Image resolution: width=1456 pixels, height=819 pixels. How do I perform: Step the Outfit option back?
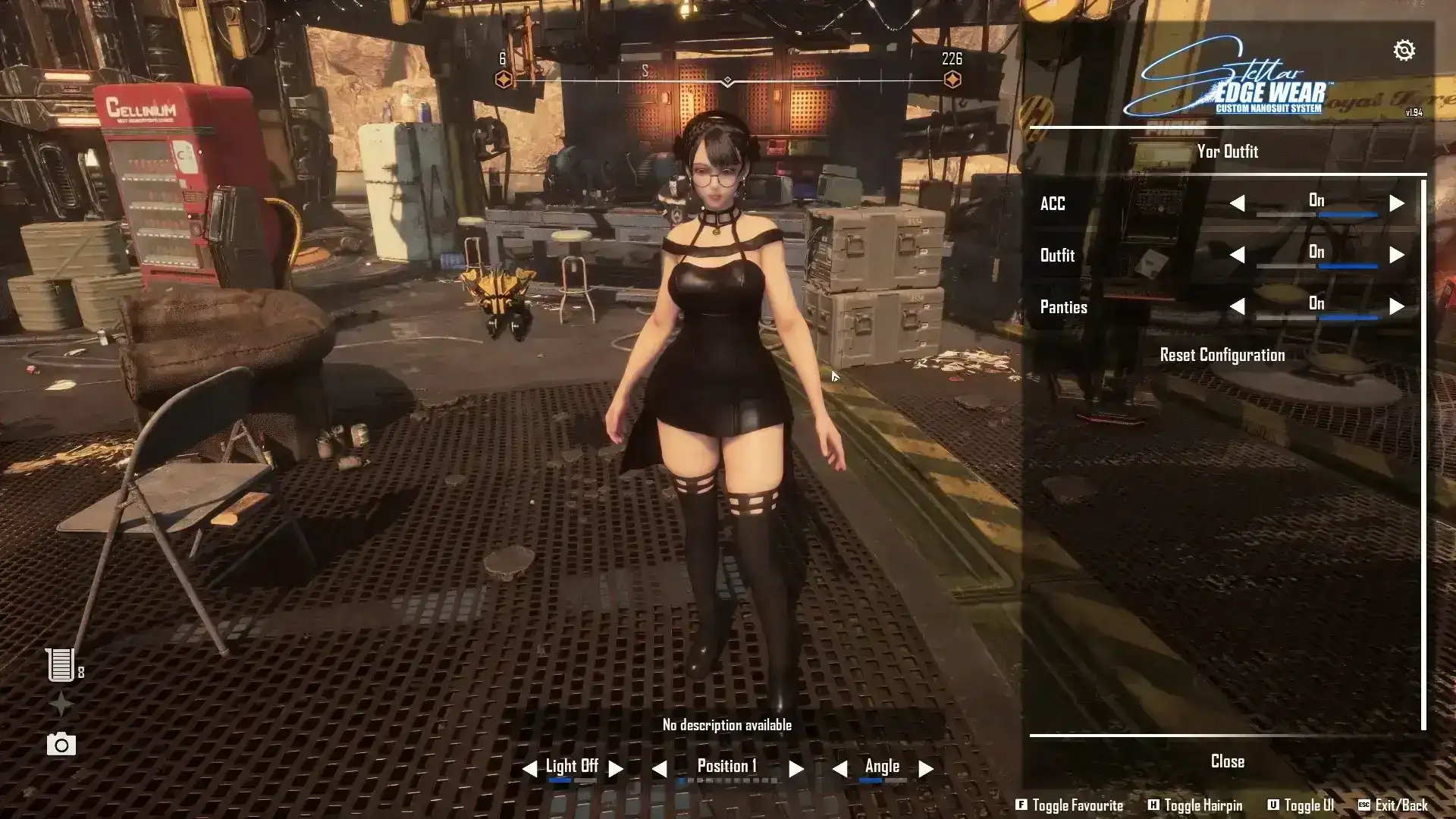click(x=1237, y=255)
